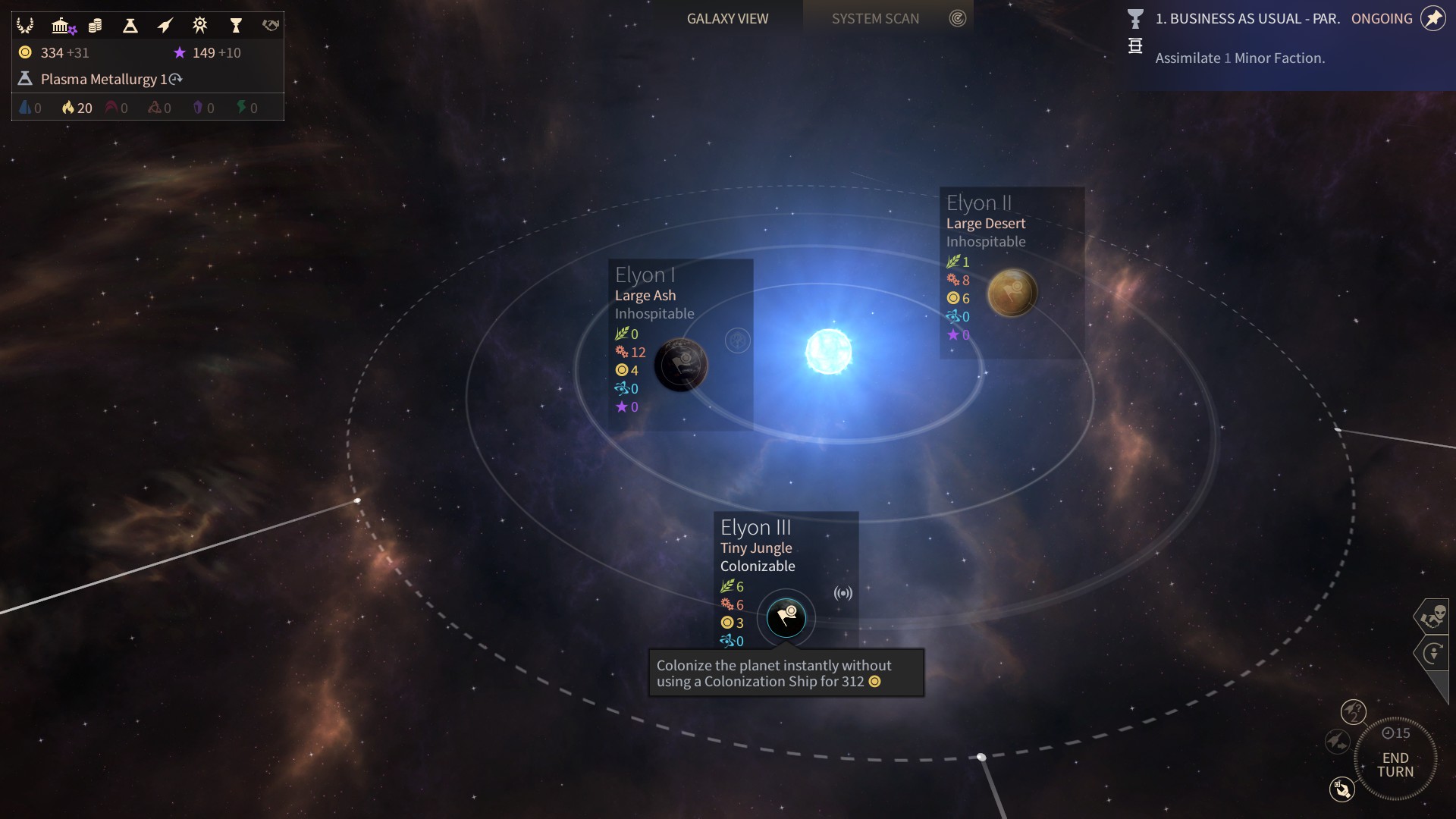Colonize Elyon III with the flag button
The height and width of the screenshot is (819, 1456).
click(x=786, y=618)
